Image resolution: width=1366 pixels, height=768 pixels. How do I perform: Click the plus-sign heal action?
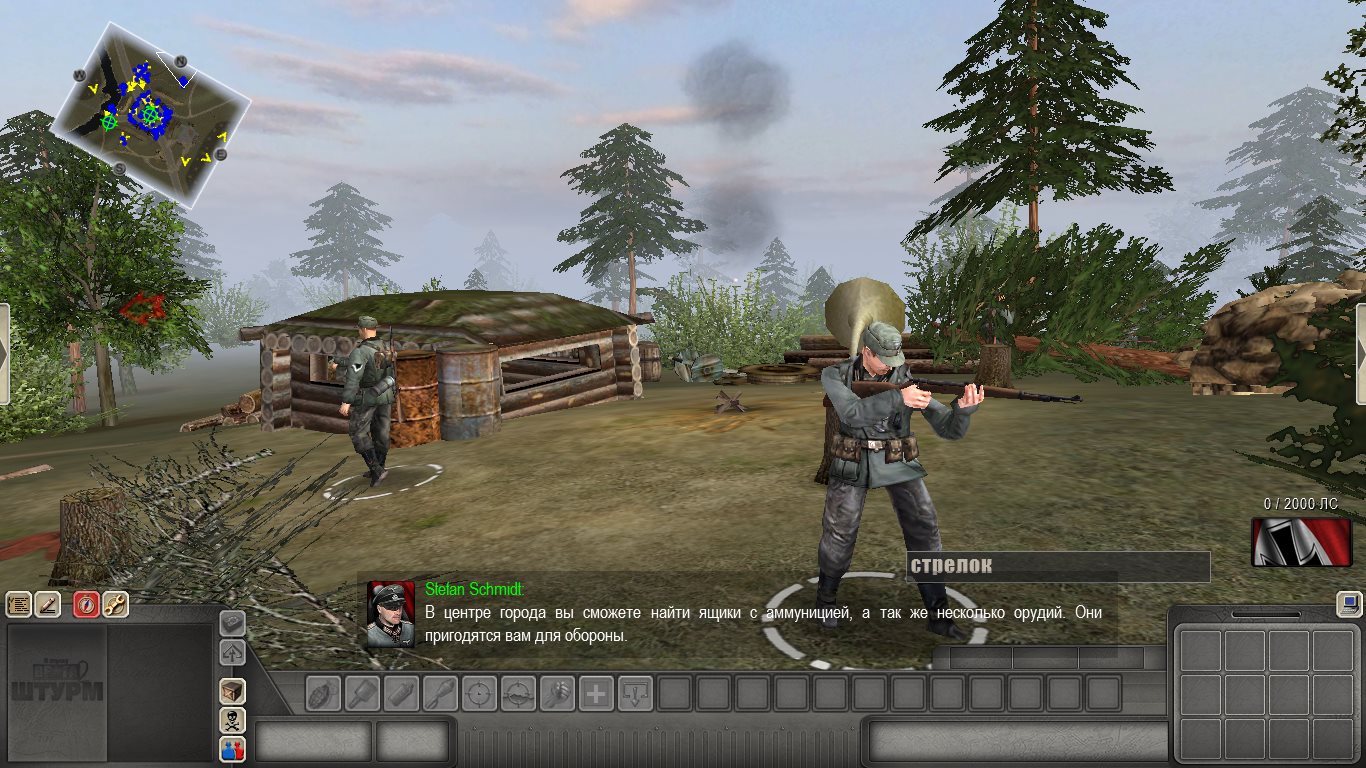pos(596,693)
